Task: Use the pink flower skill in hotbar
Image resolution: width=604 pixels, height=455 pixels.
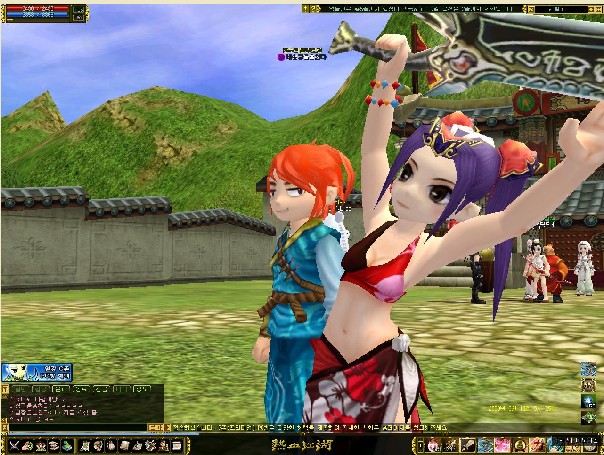Action: click(503, 444)
